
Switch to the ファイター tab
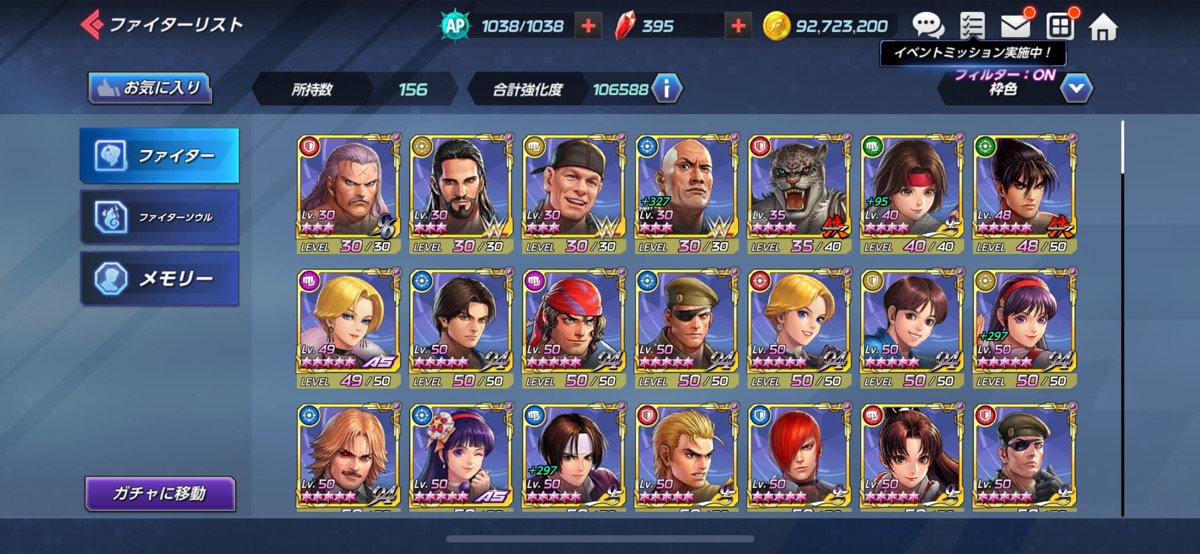[160, 156]
